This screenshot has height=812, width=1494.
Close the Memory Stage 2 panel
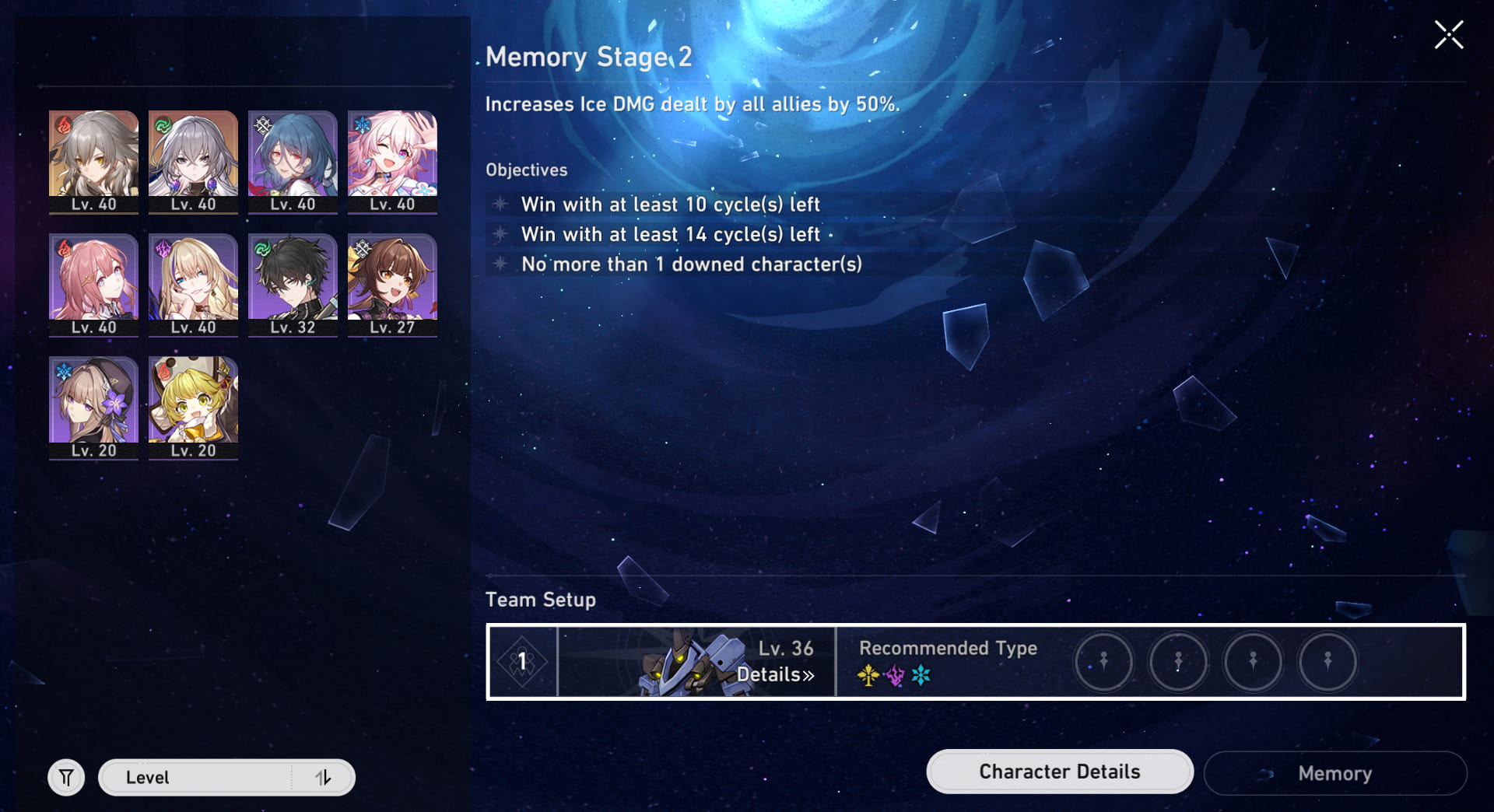click(x=1448, y=34)
